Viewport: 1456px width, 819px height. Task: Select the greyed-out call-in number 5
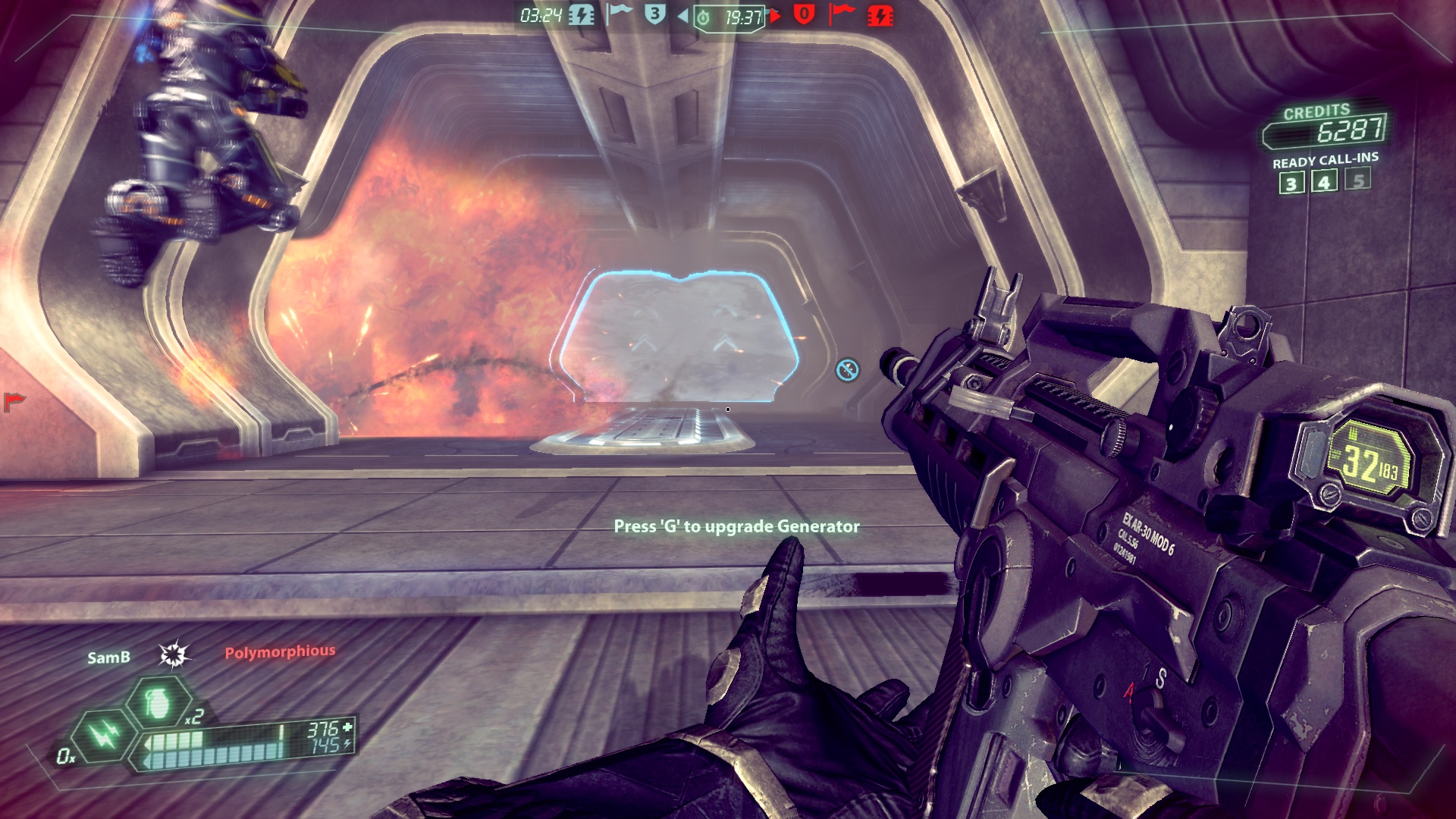pyautogui.click(x=1357, y=180)
